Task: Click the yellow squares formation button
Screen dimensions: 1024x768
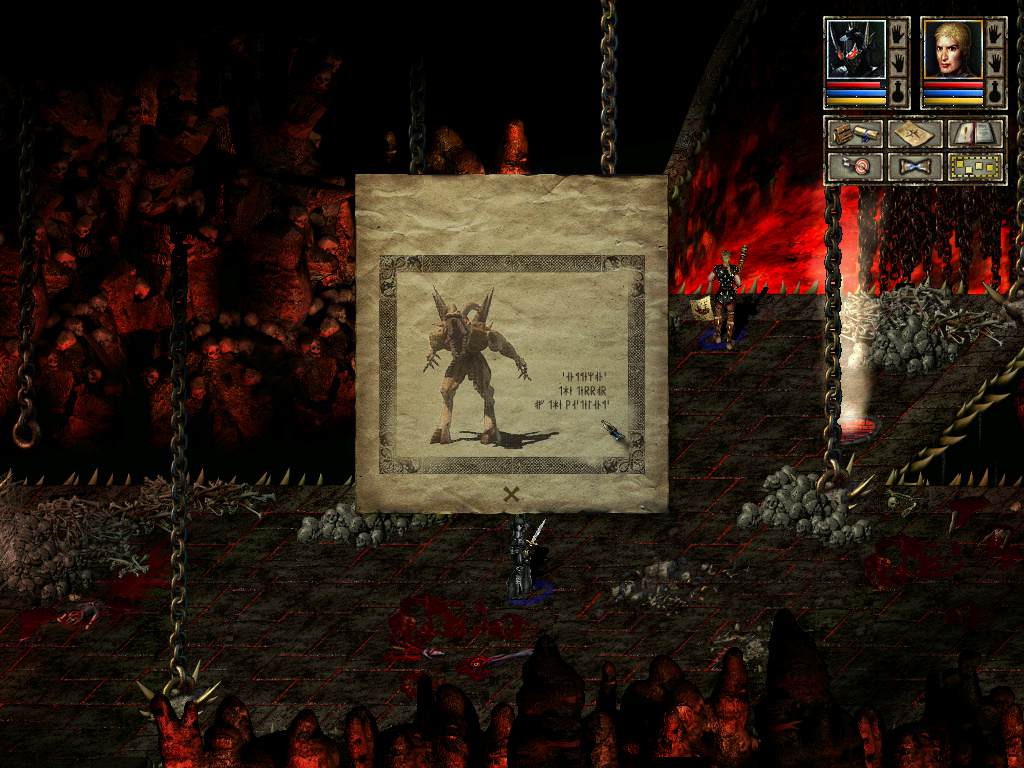Action: tap(975, 166)
